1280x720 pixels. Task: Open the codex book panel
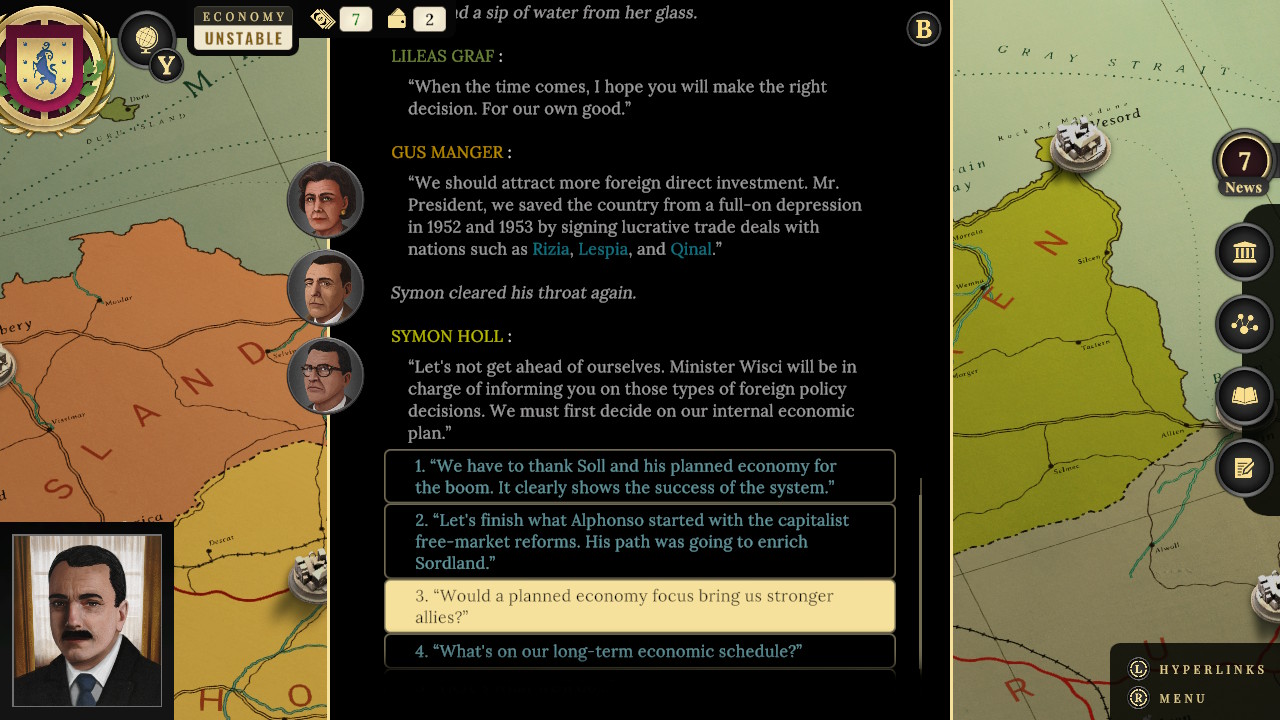(x=1244, y=396)
